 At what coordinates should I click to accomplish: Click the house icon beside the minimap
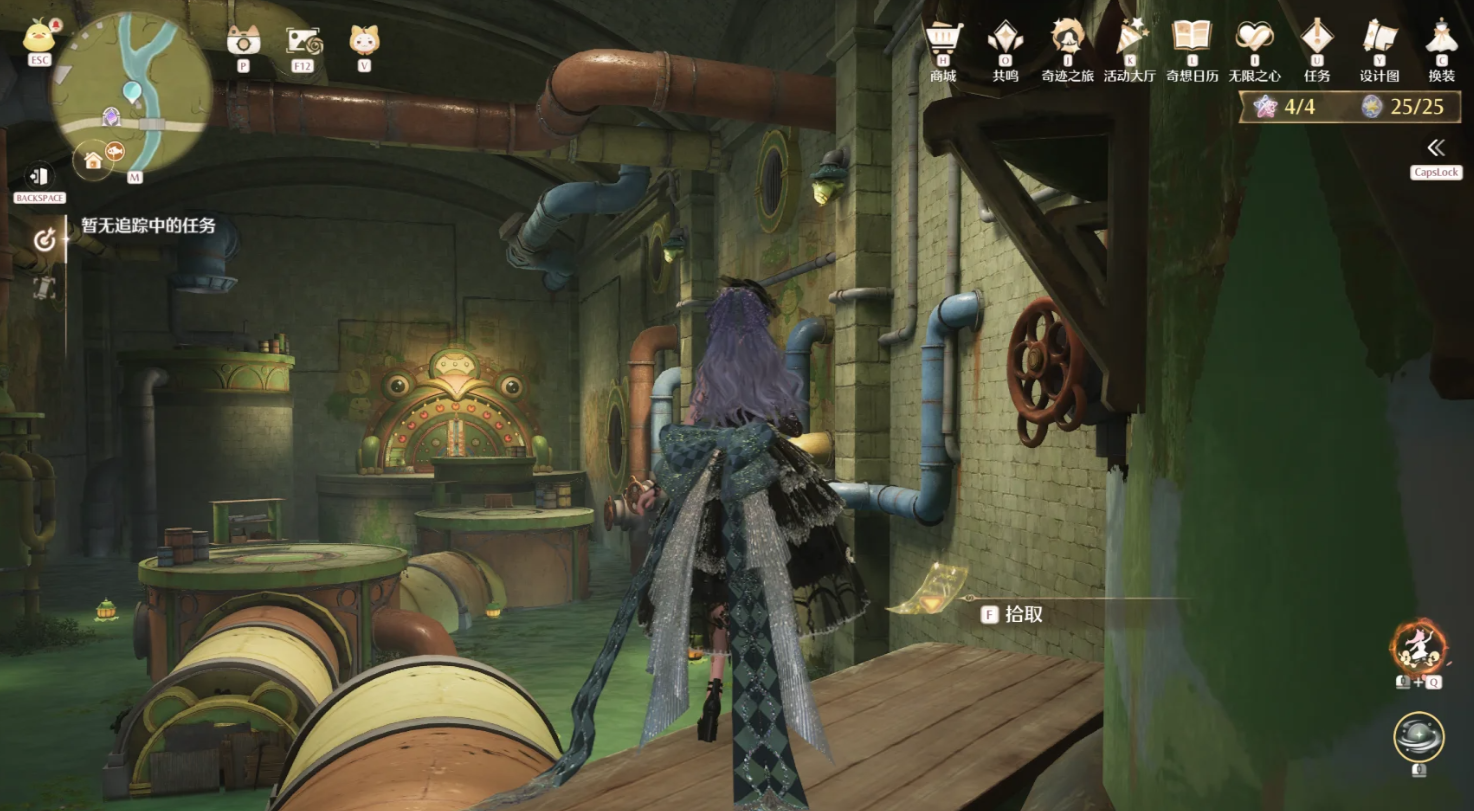[93, 160]
